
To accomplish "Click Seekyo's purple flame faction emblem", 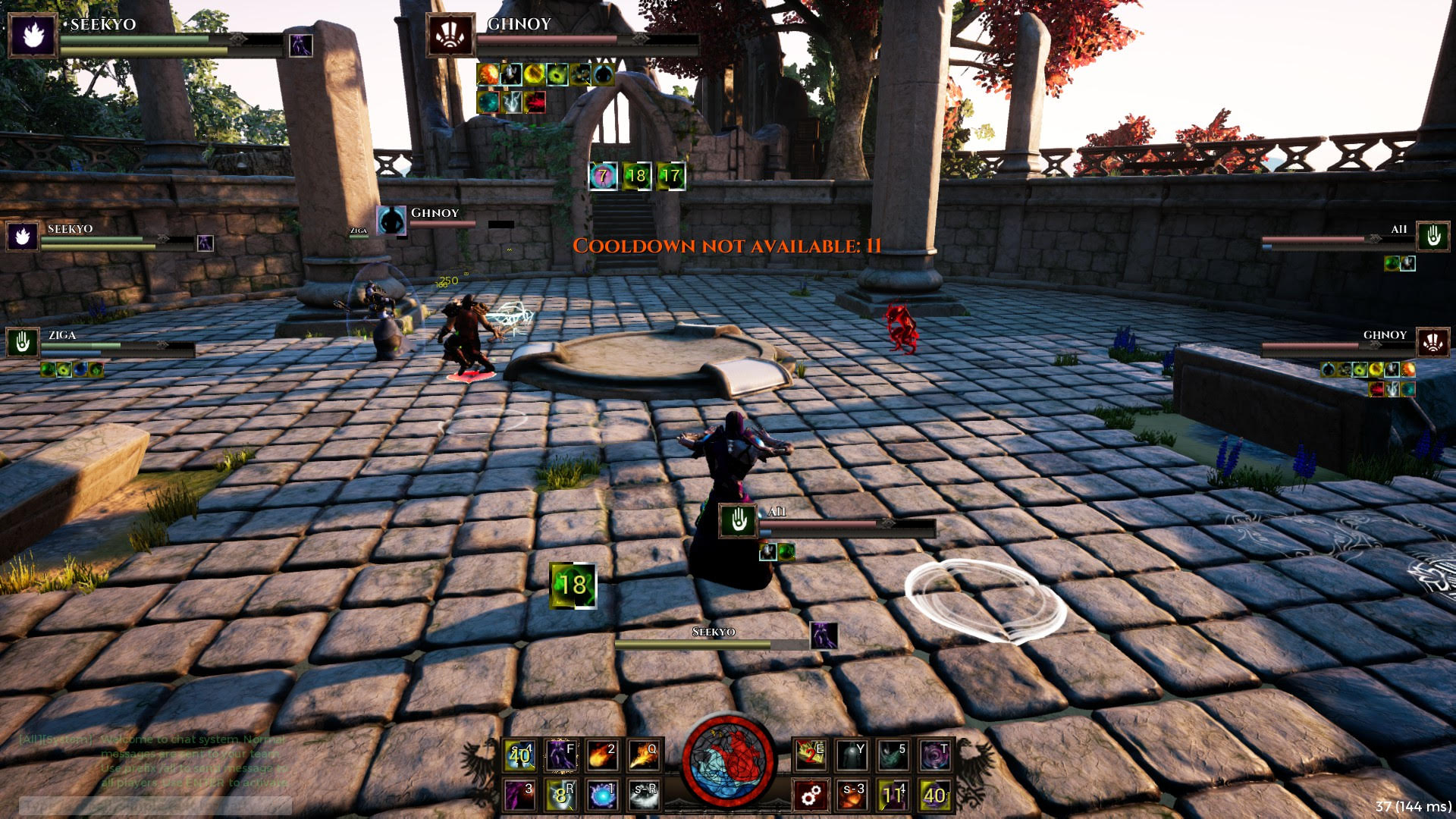I will [x=32, y=34].
